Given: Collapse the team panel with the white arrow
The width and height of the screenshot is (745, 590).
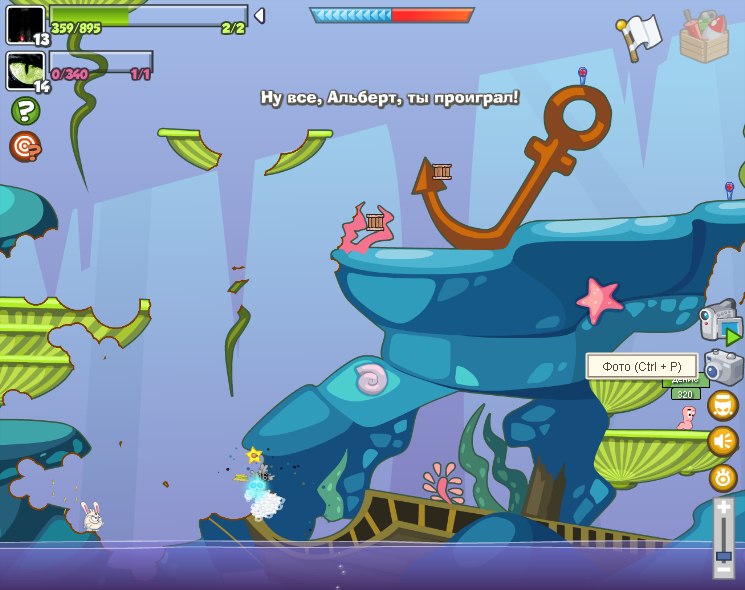Looking at the screenshot, I should pyautogui.click(x=259, y=15).
